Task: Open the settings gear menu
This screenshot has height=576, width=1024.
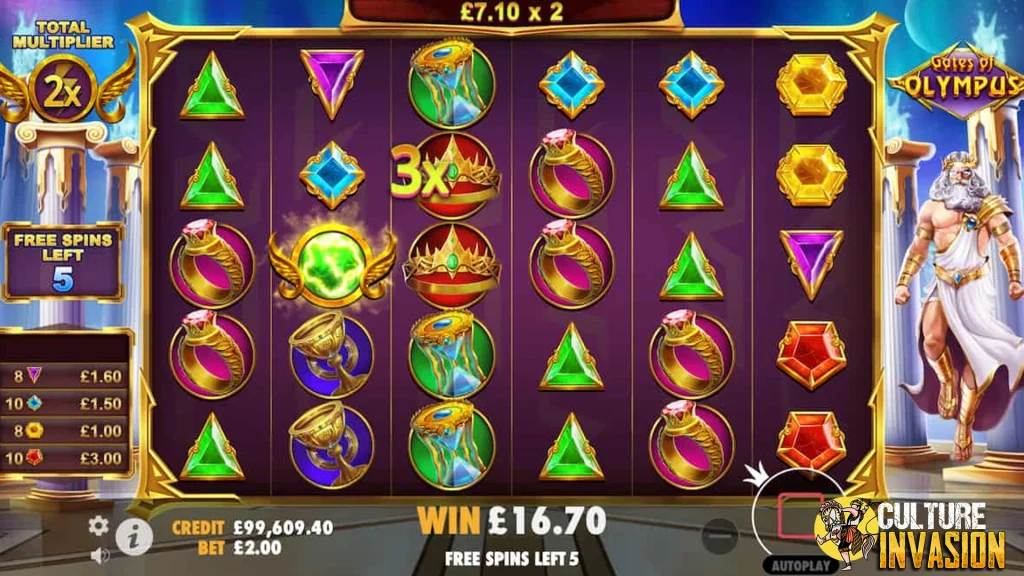Action: pyautogui.click(x=98, y=525)
